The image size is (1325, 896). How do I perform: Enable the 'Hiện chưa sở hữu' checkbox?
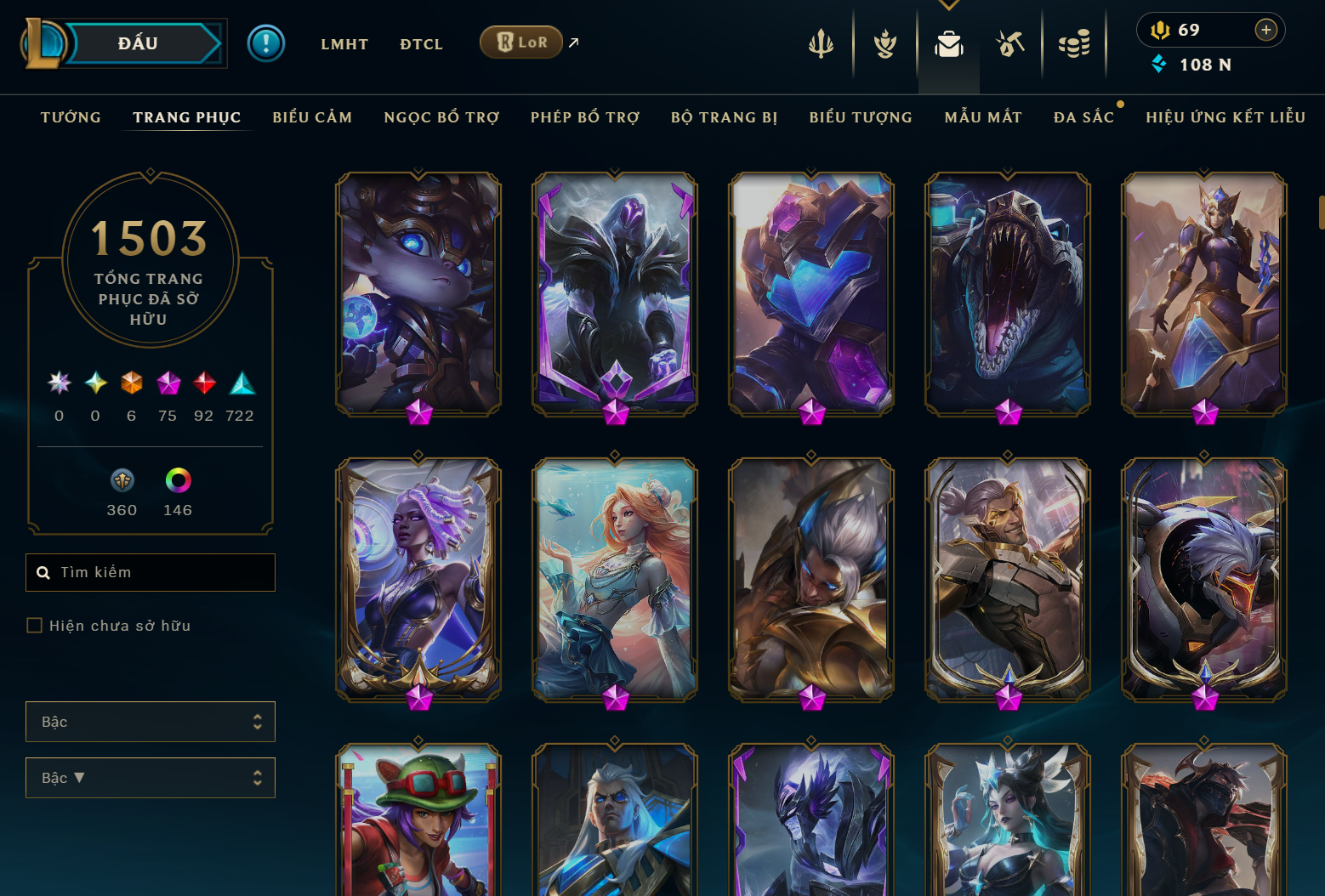tap(34, 625)
